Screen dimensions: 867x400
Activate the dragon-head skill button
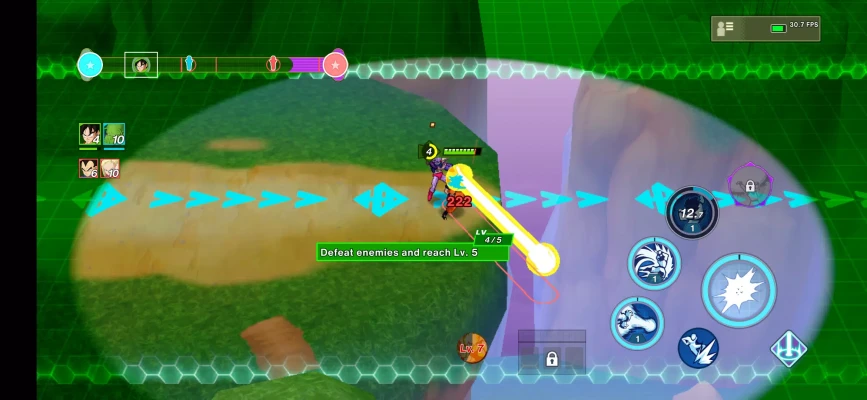[x=654, y=264]
